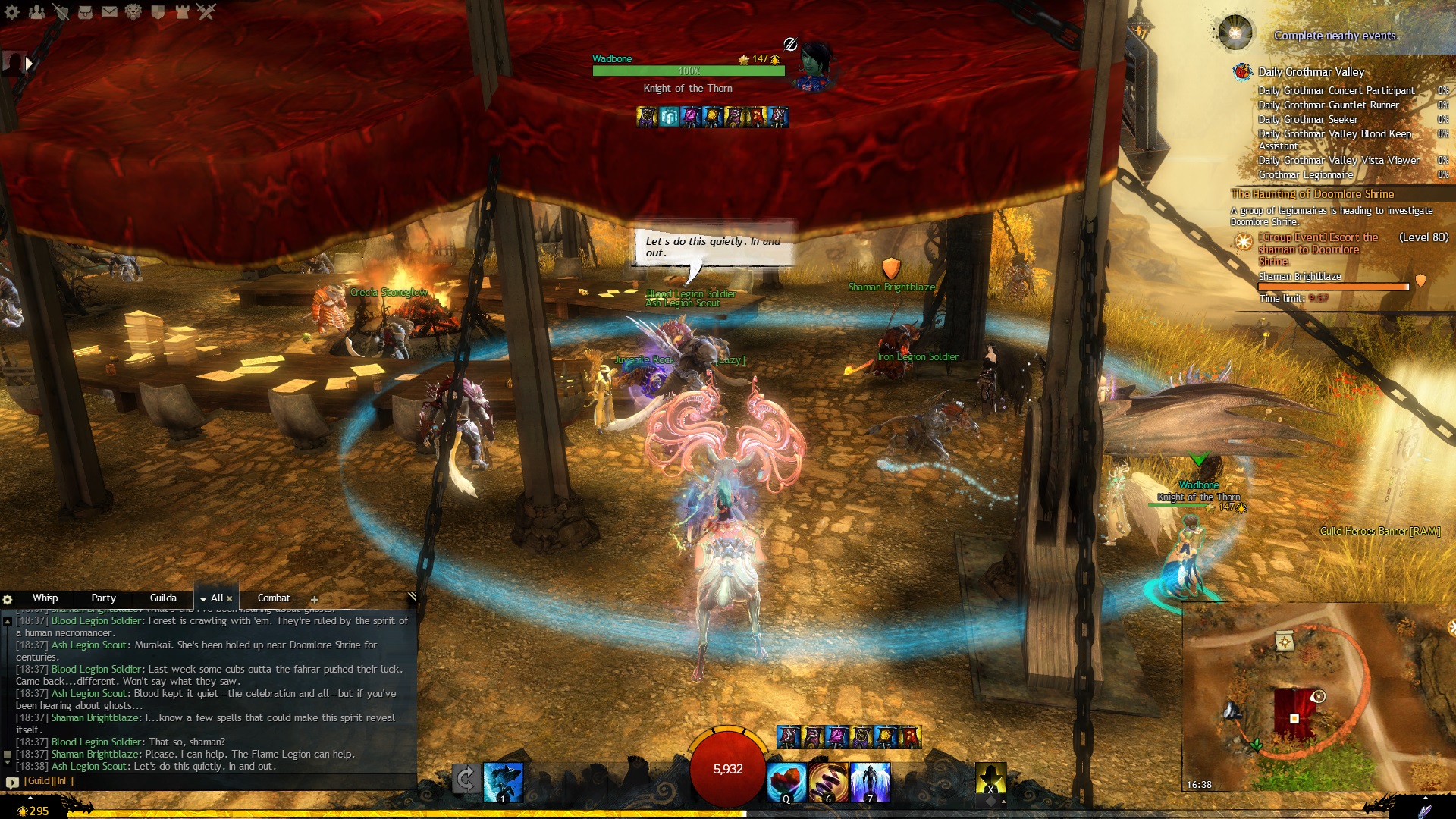1456x819 pixels.
Task: Open the mail envelope icon
Action: 109,11
